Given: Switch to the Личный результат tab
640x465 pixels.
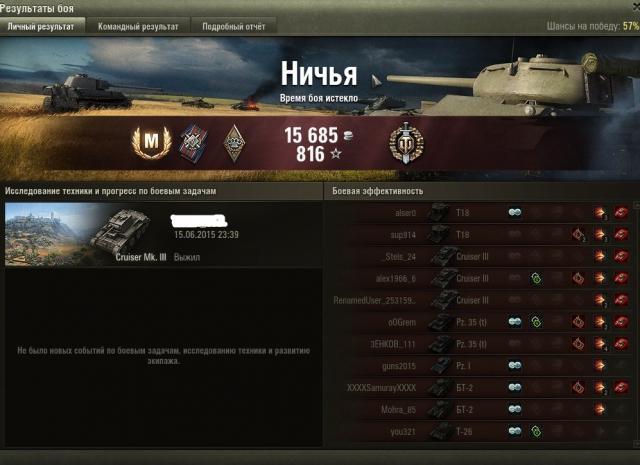Looking at the screenshot, I should point(41,27).
